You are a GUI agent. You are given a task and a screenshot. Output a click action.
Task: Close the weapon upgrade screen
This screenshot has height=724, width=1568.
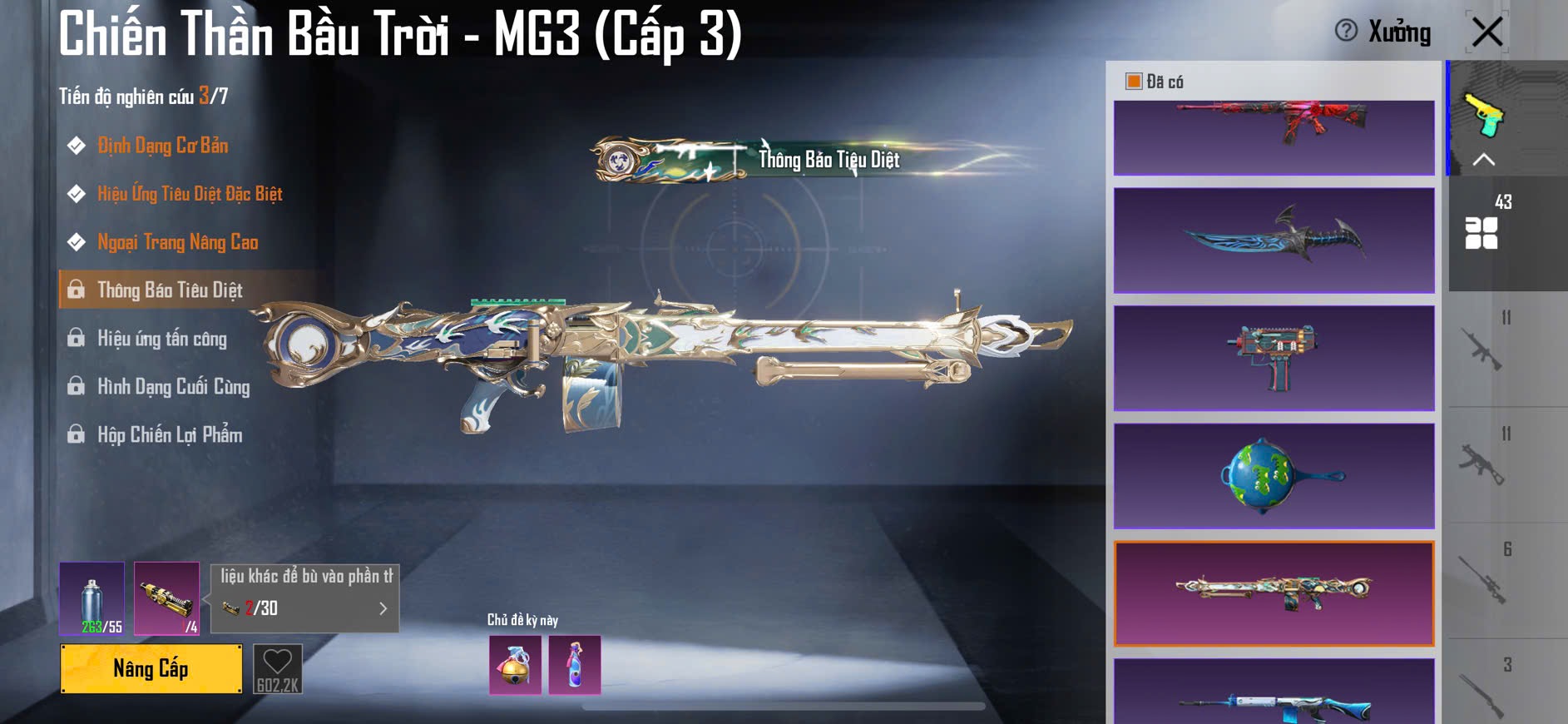pos(1486,32)
